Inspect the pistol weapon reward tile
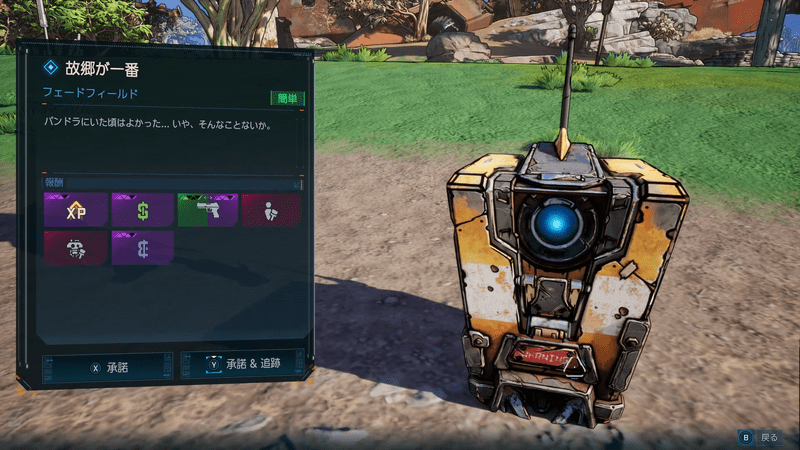The width and height of the screenshot is (800, 450). click(207, 210)
